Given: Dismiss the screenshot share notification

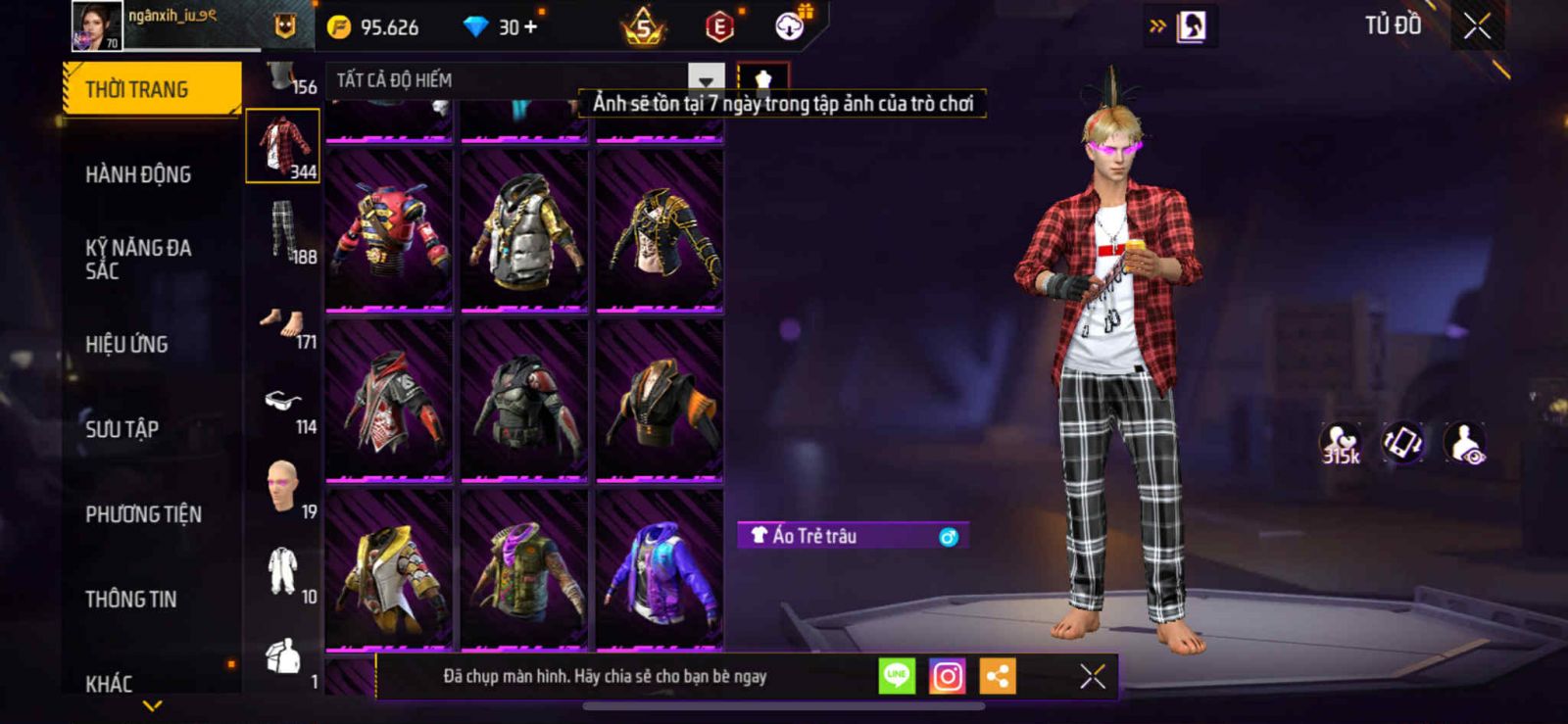Looking at the screenshot, I should 1092,676.
